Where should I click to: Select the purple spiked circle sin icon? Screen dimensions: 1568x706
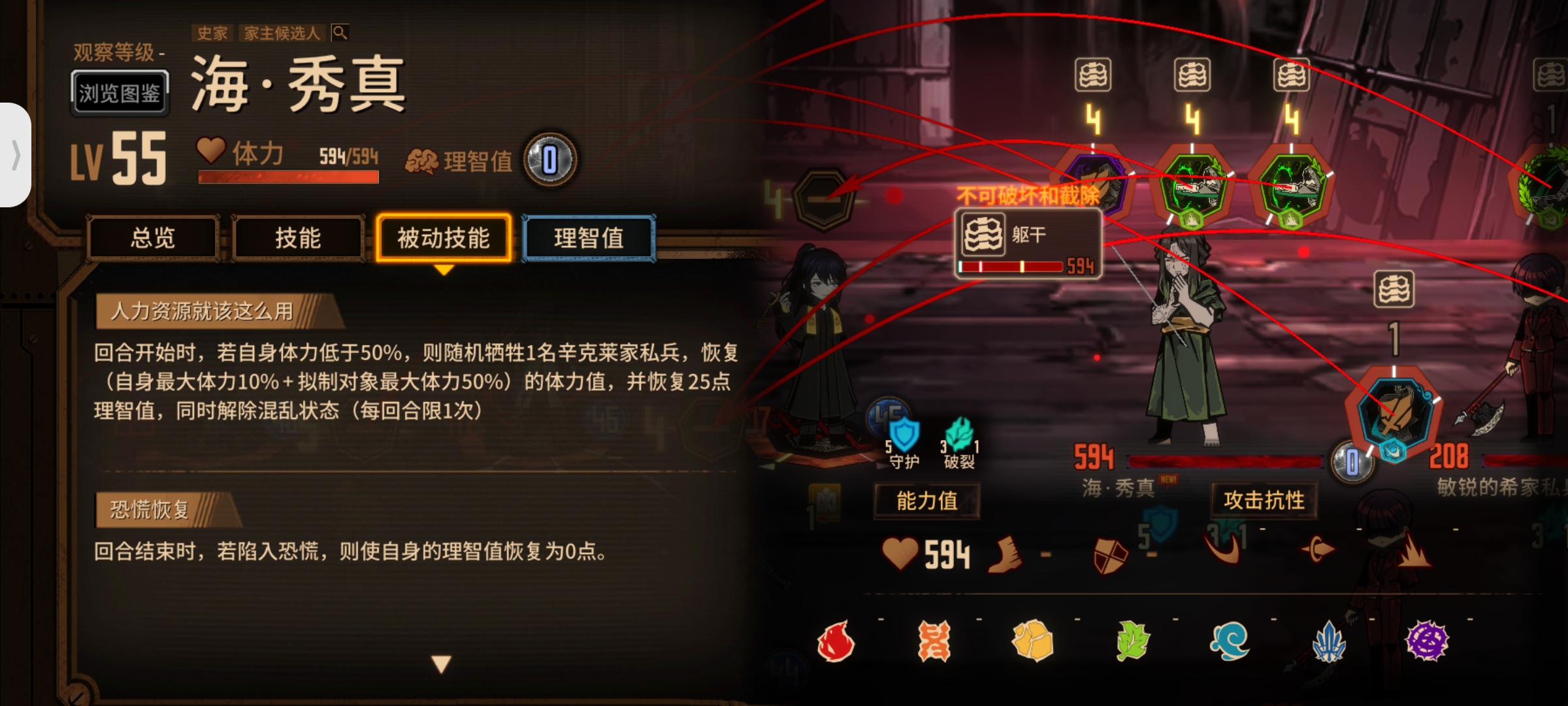pos(1427,641)
